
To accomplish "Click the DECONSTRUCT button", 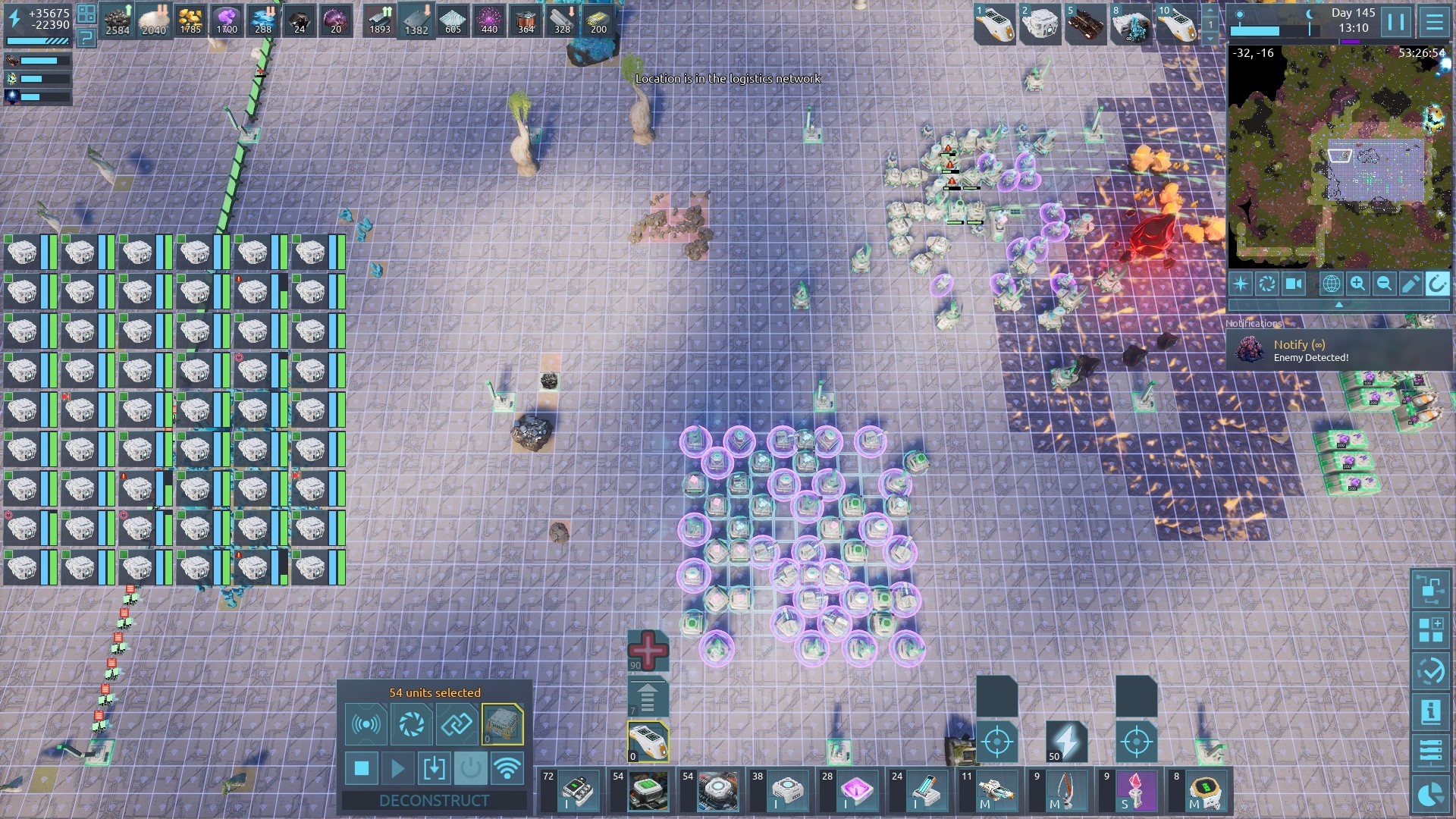I will click(434, 801).
